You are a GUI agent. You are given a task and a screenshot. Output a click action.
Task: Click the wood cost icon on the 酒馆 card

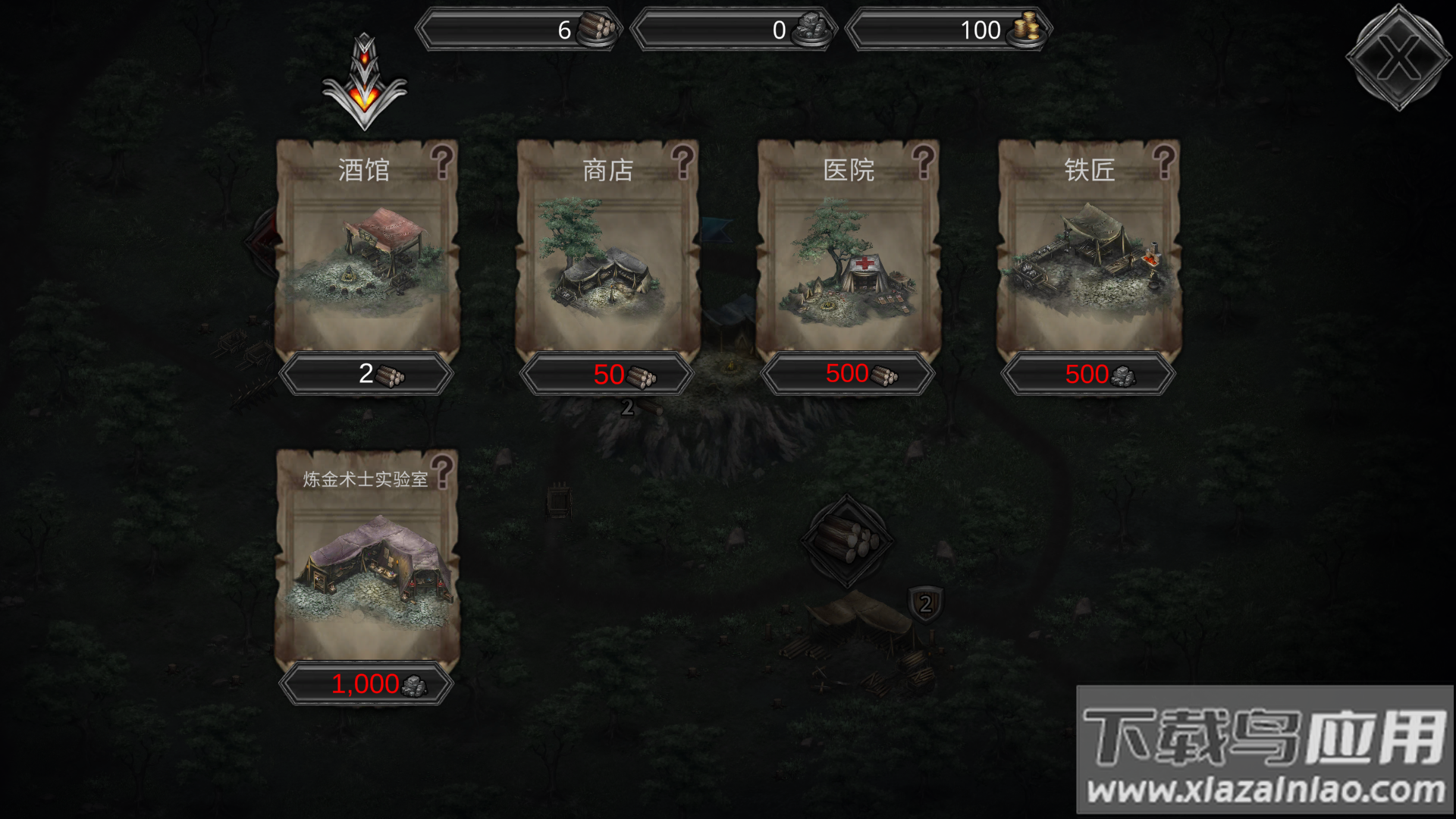coord(393,374)
